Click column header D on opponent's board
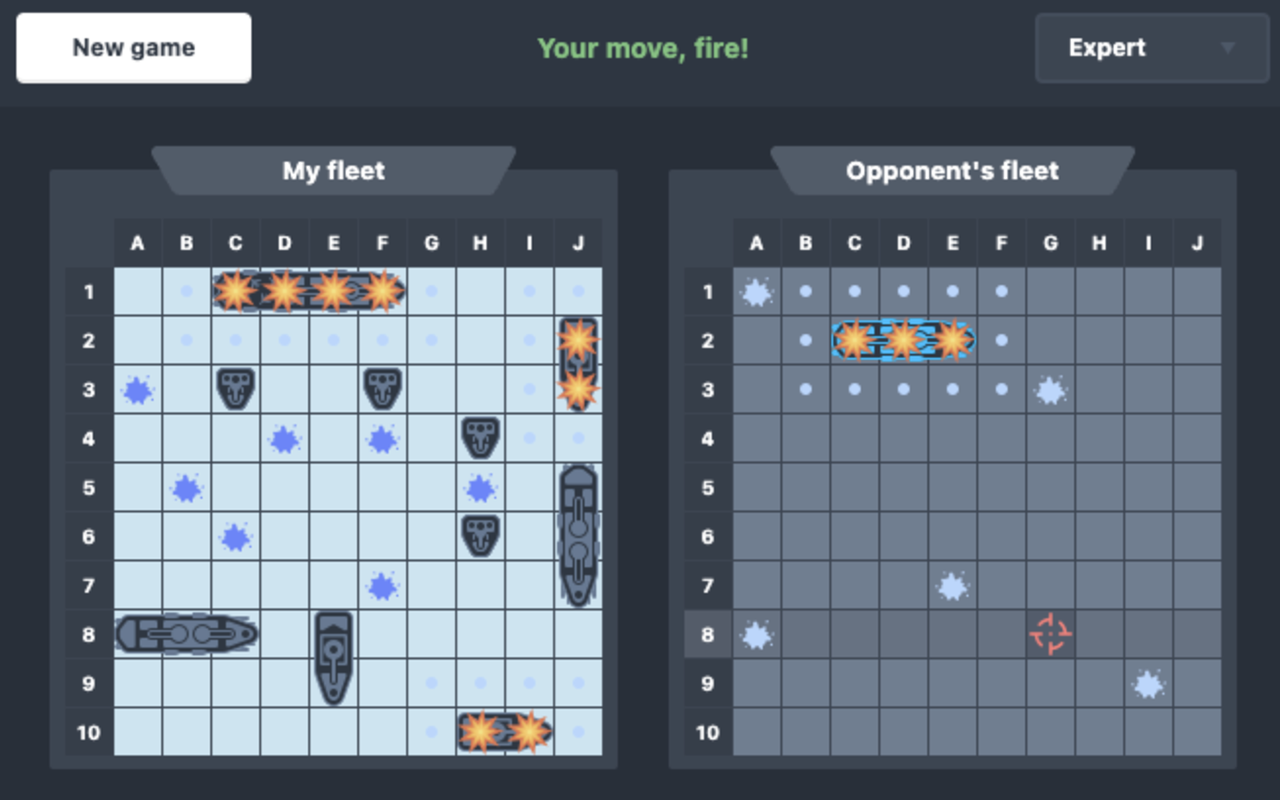 [903, 242]
